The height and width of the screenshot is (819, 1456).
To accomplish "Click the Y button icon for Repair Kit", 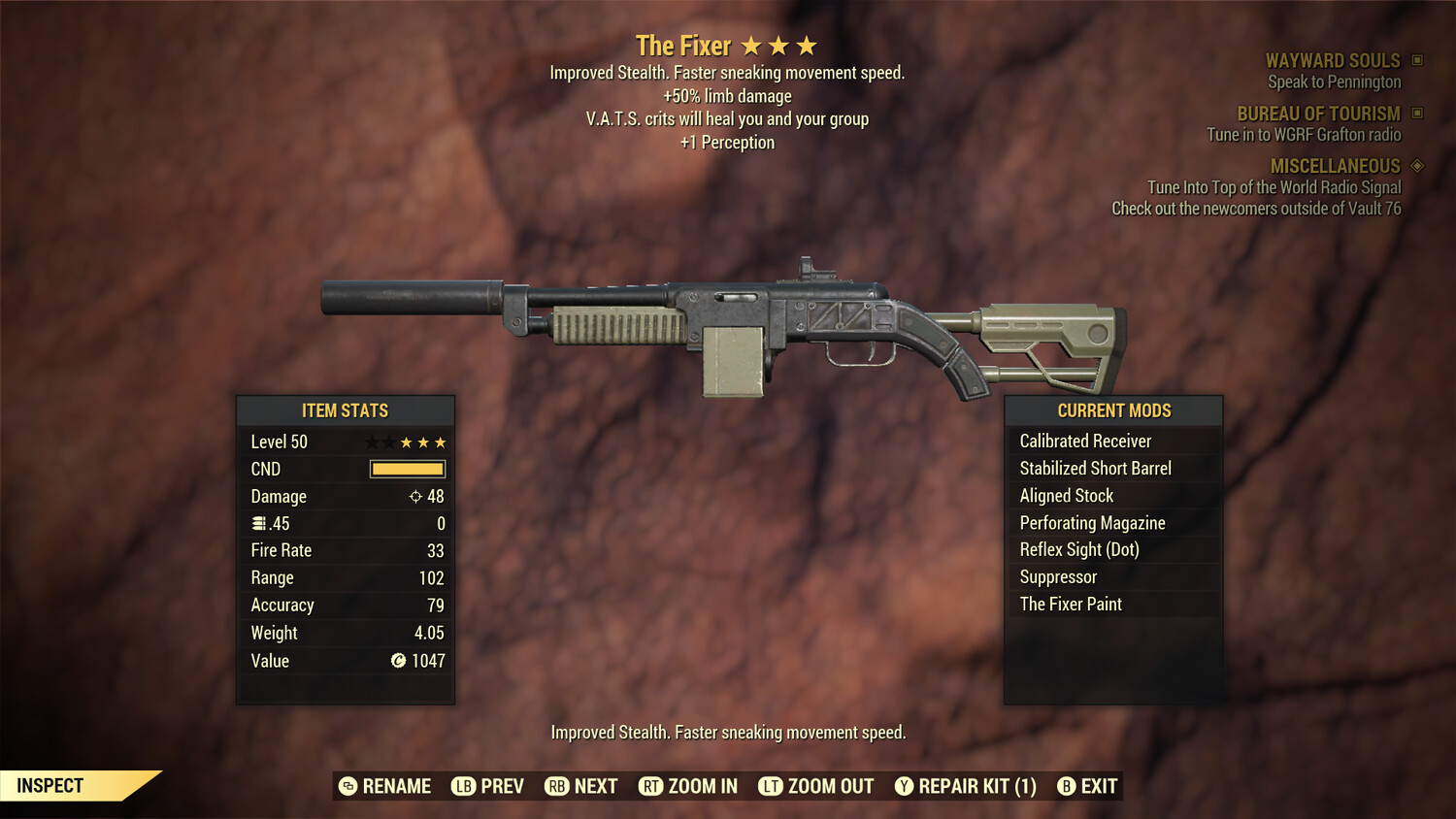I will [903, 786].
